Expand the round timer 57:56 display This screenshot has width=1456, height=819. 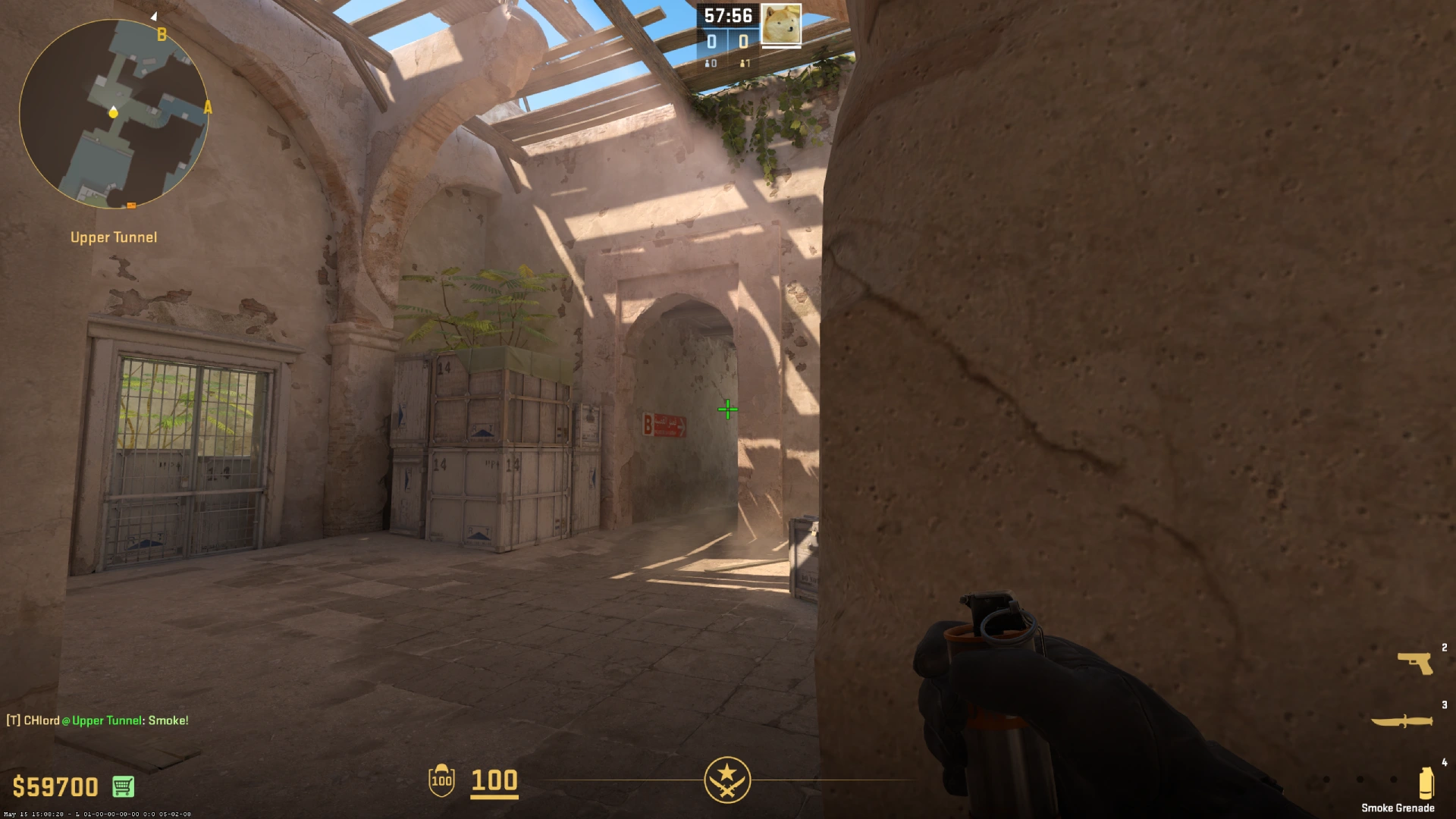[x=726, y=15]
